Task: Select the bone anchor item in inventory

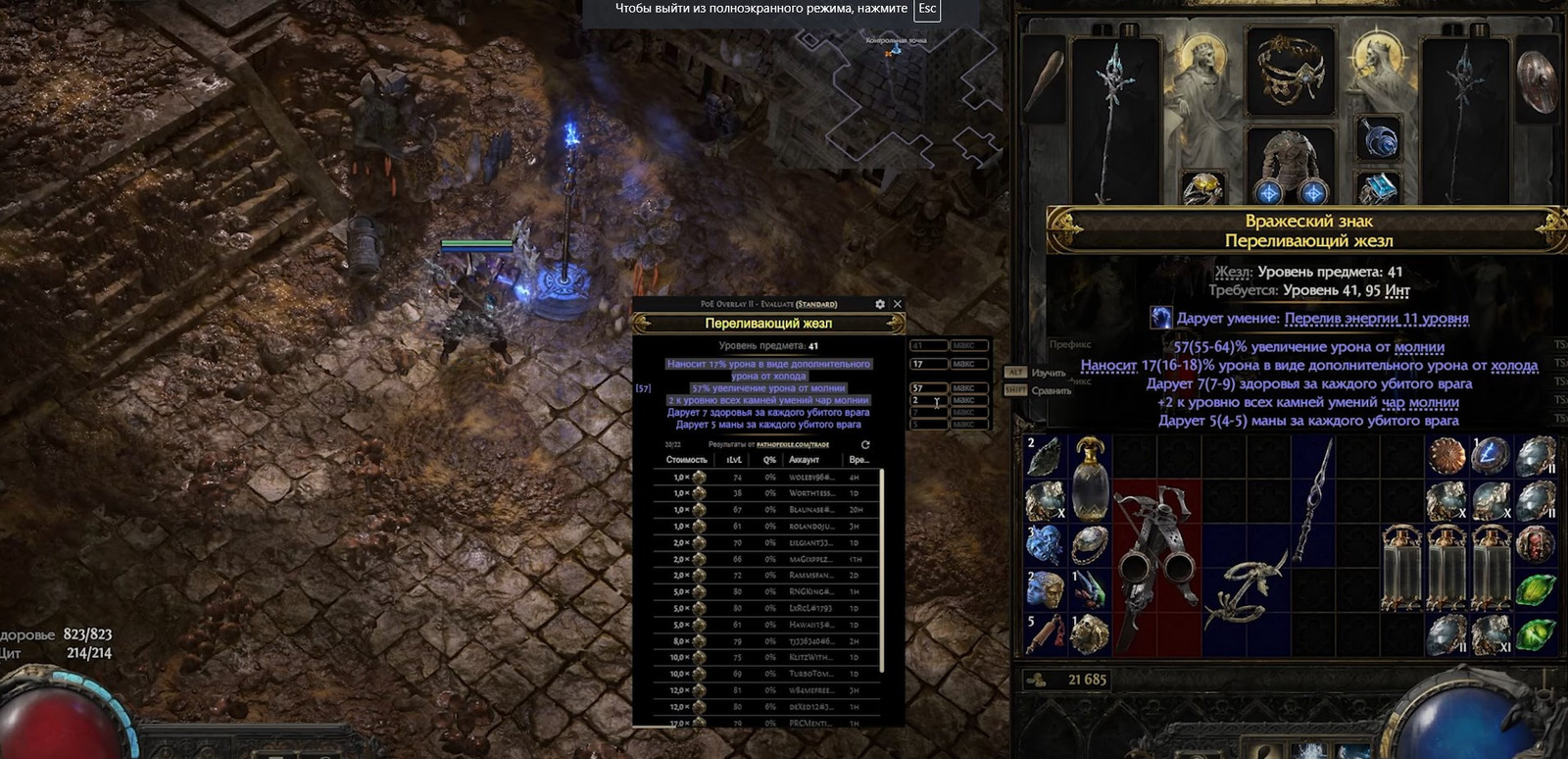Action: tap(1245, 588)
